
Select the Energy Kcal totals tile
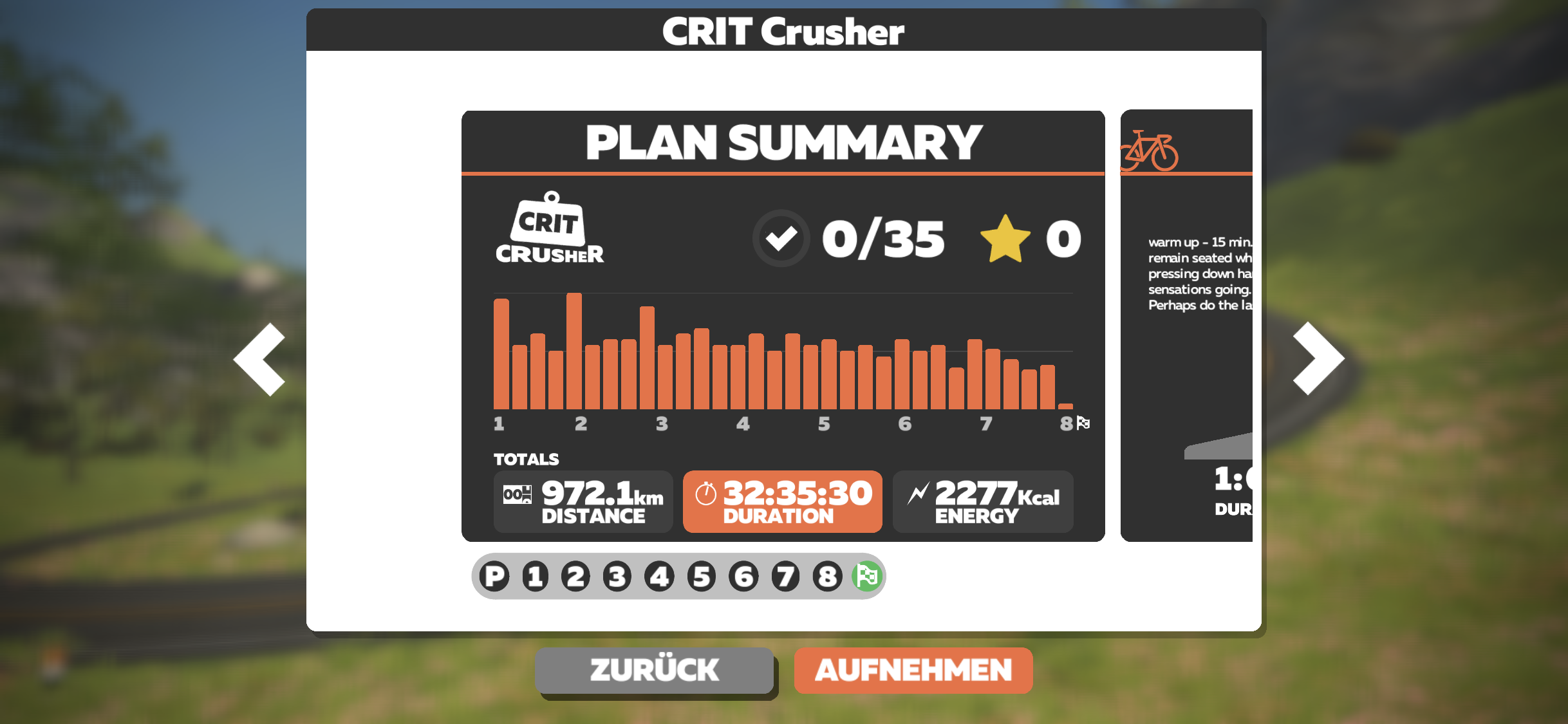tap(982, 501)
